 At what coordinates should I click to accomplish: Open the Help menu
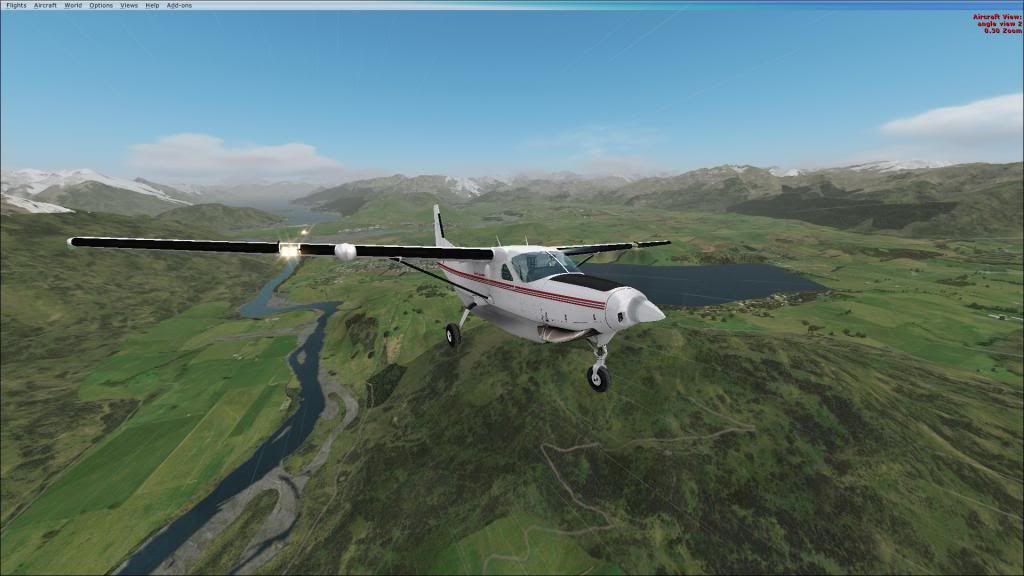click(152, 5)
